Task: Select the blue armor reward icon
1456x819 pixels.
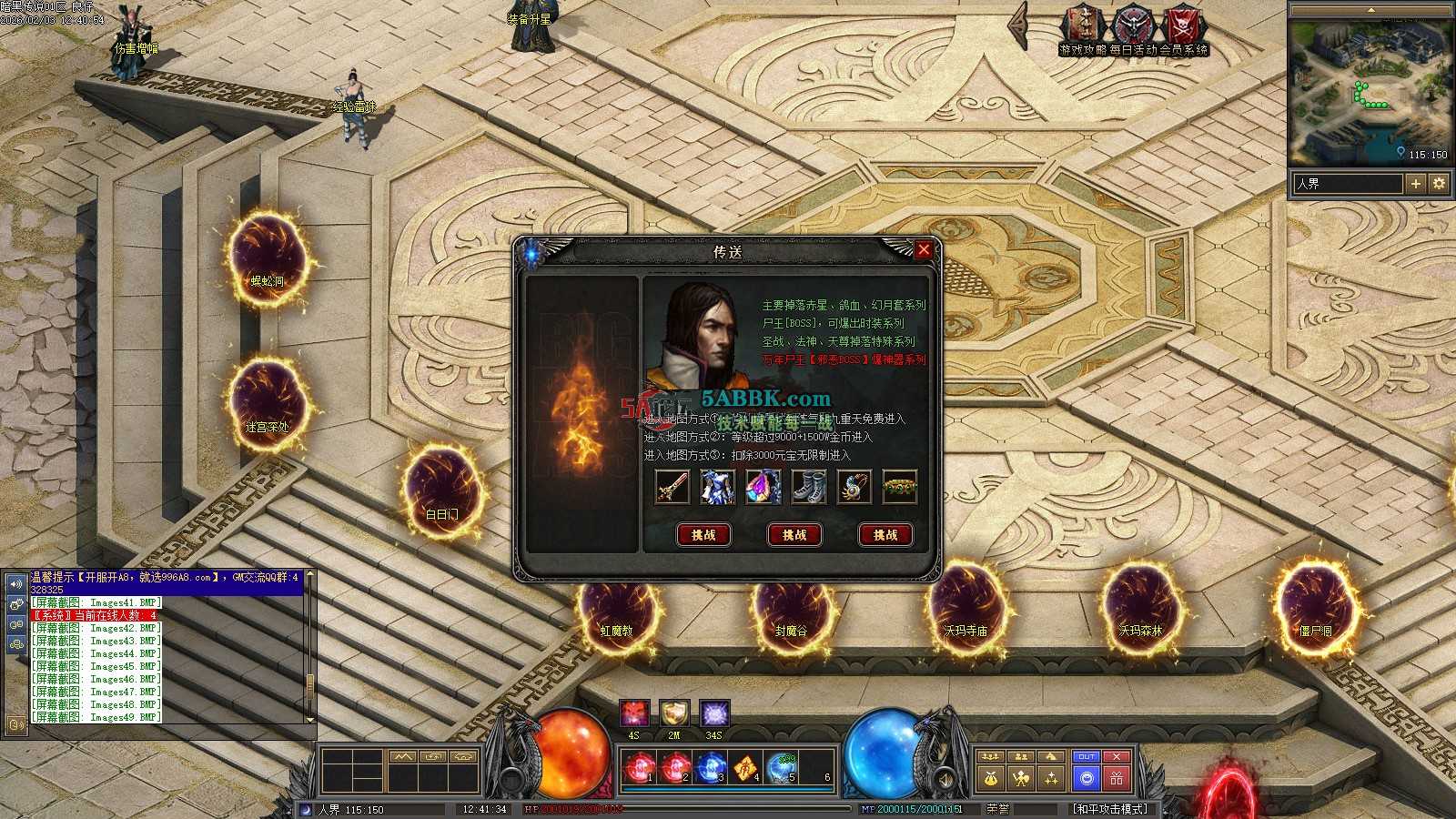Action: coord(718,487)
